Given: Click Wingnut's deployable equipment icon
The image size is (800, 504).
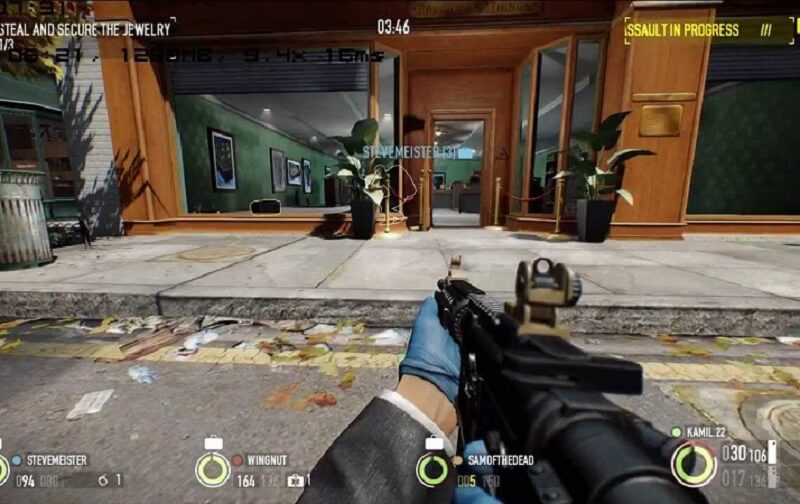Looking at the screenshot, I should [x=295, y=481].
